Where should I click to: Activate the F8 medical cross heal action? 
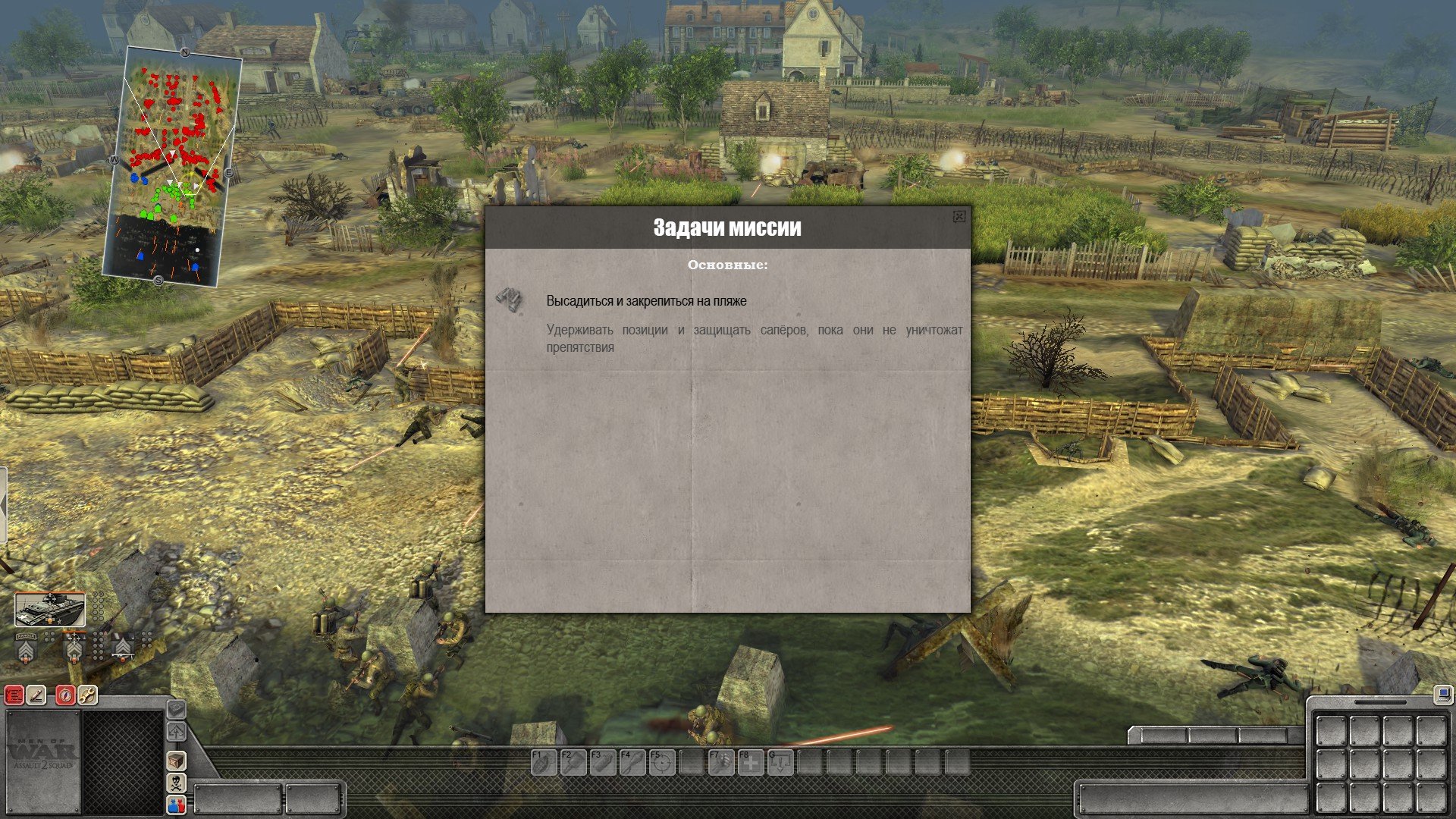pyautogui.click(x=751, y=762)
